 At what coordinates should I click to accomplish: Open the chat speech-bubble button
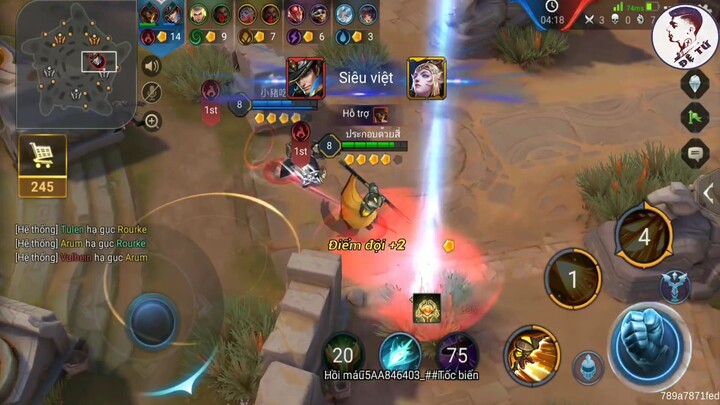[x=695, y=153]
